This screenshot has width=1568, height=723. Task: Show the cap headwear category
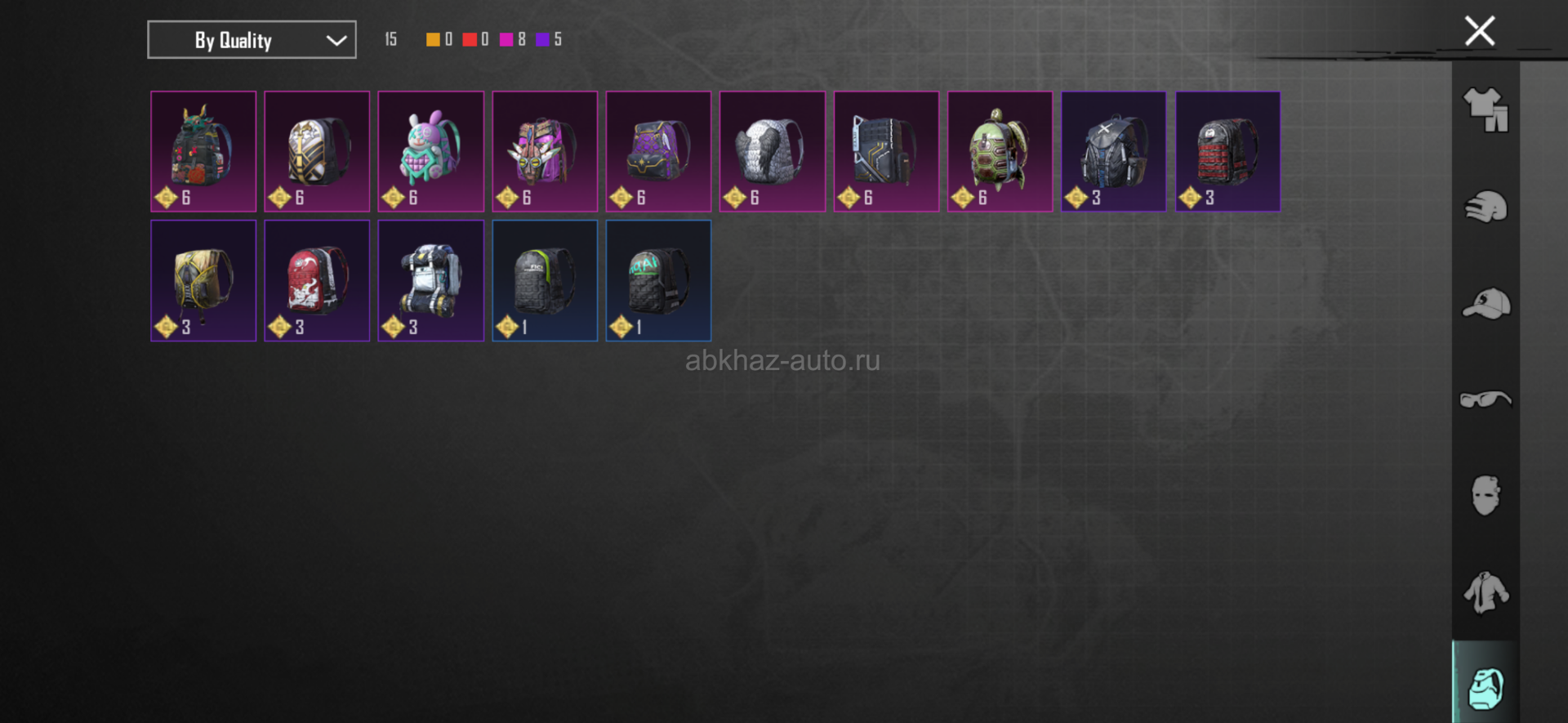coord(1486,304)
